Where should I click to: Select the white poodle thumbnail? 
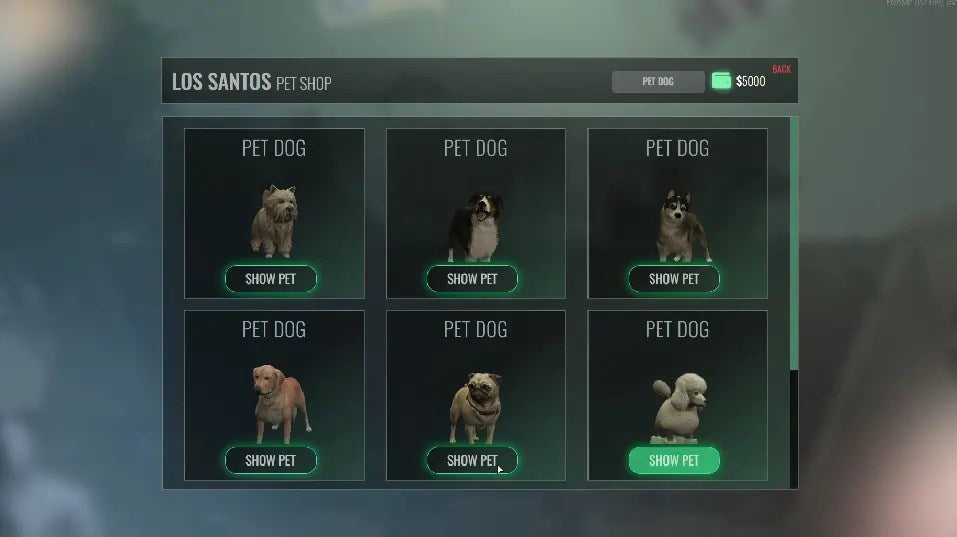(677, 408)
